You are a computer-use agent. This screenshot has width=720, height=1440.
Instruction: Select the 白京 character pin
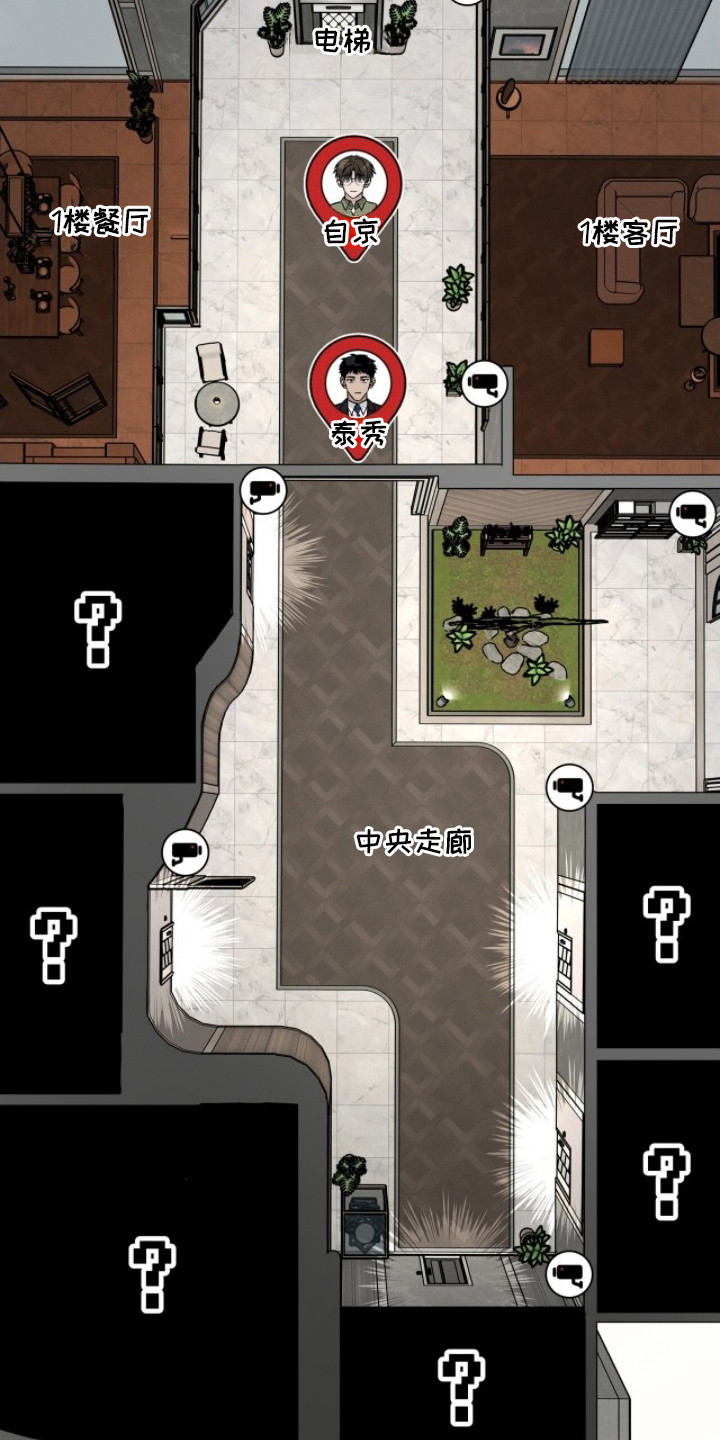tap(352, 195)
